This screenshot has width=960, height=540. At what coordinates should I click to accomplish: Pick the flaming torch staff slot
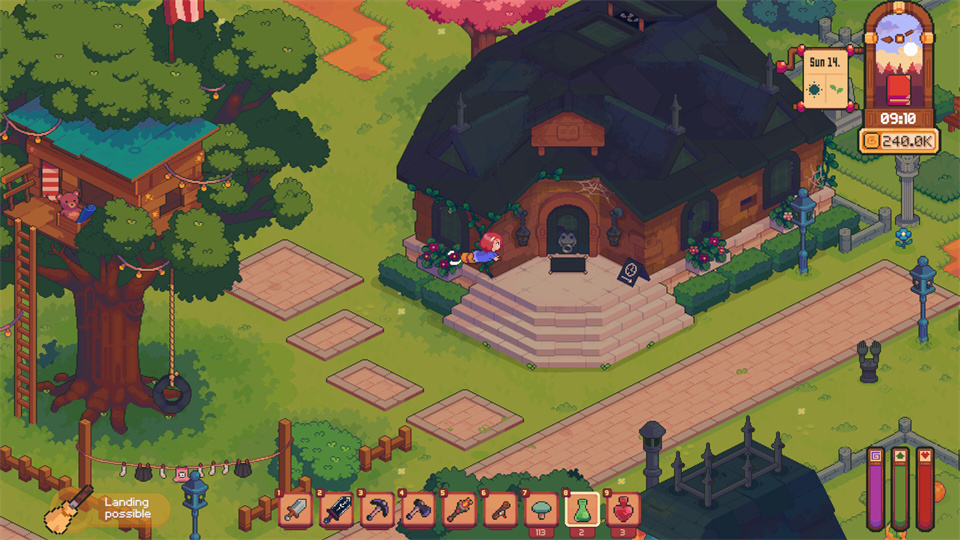point(460,510)
